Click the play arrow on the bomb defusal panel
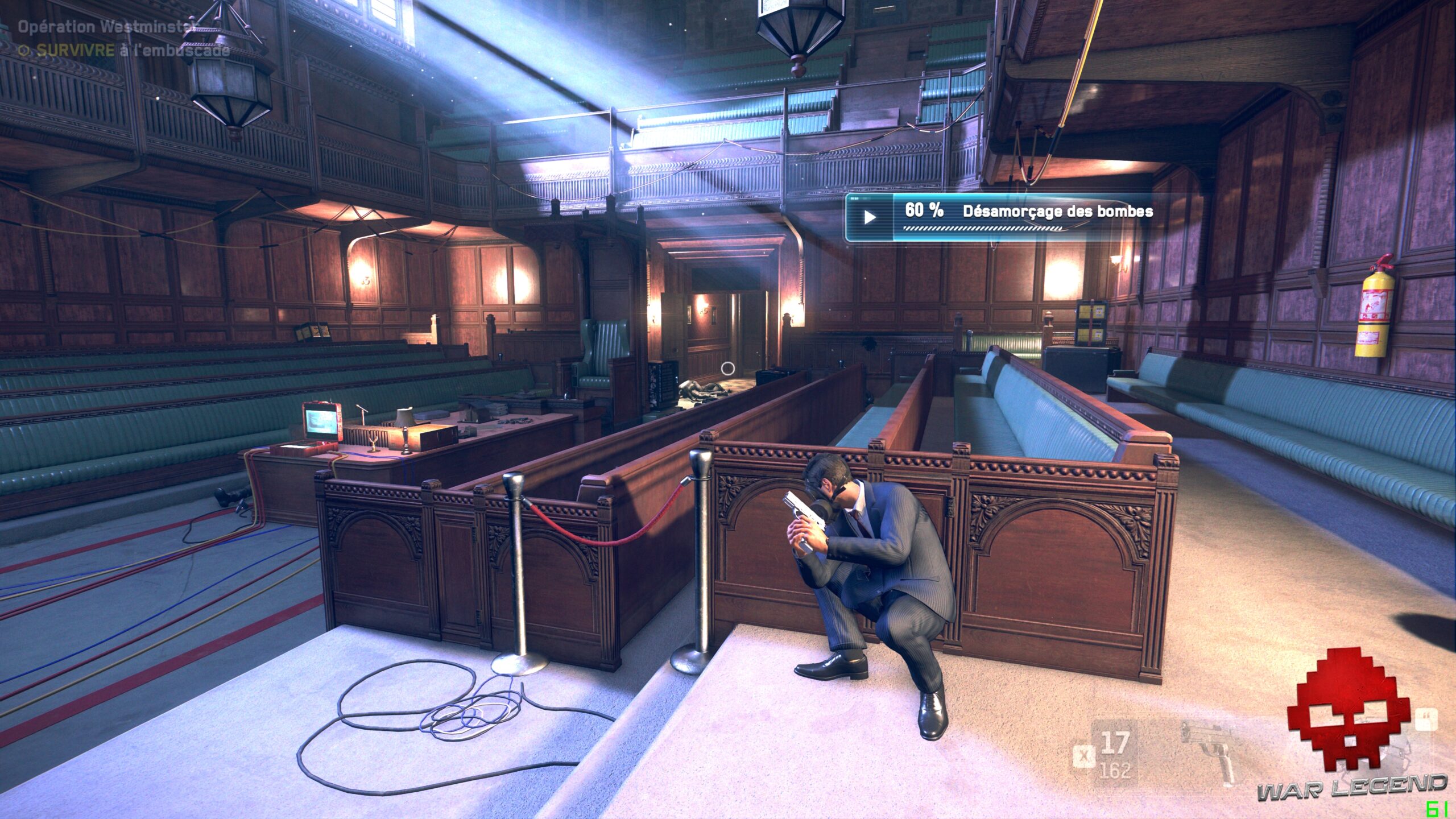 point(870,217)
